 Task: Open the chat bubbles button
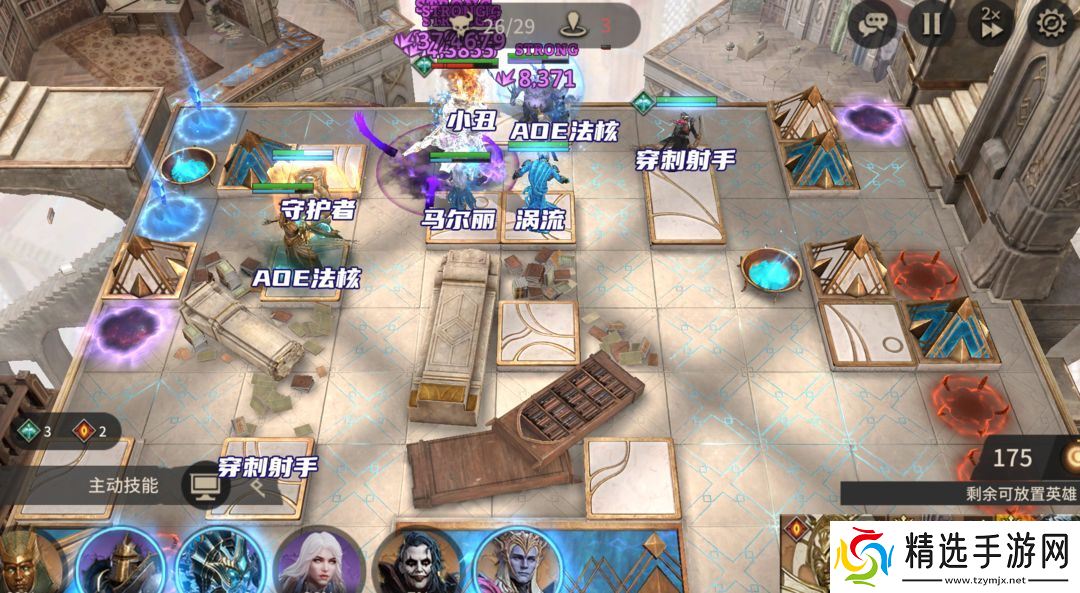[x=872, y=24]
